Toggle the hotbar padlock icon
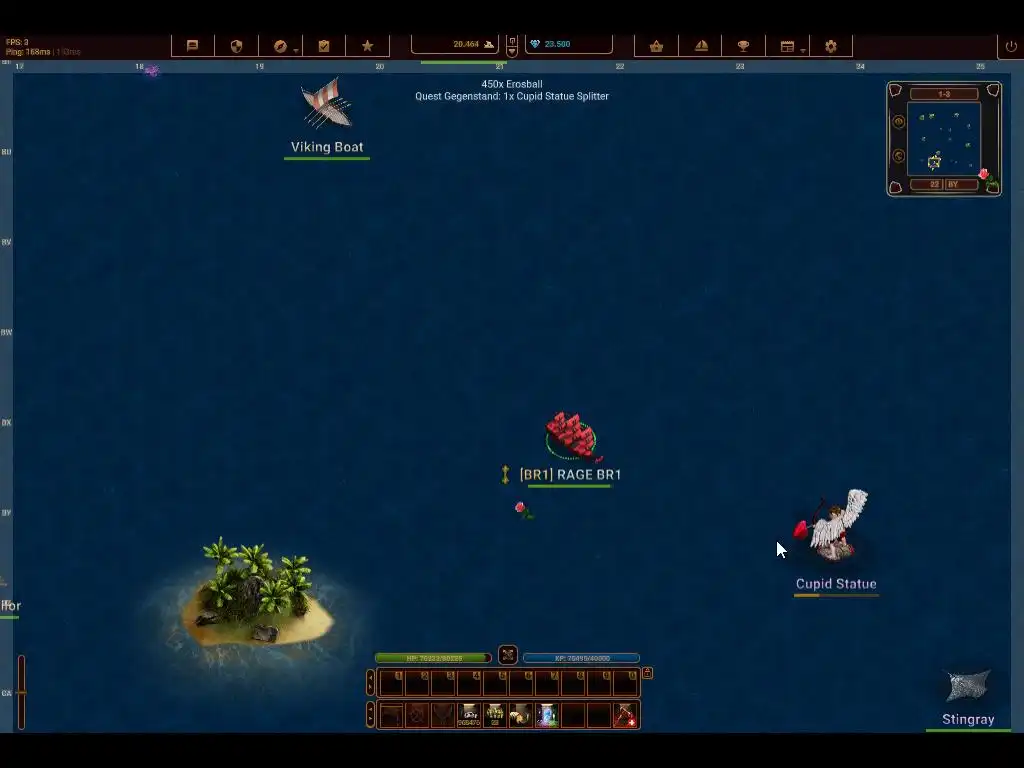 [x=647, y=673]
